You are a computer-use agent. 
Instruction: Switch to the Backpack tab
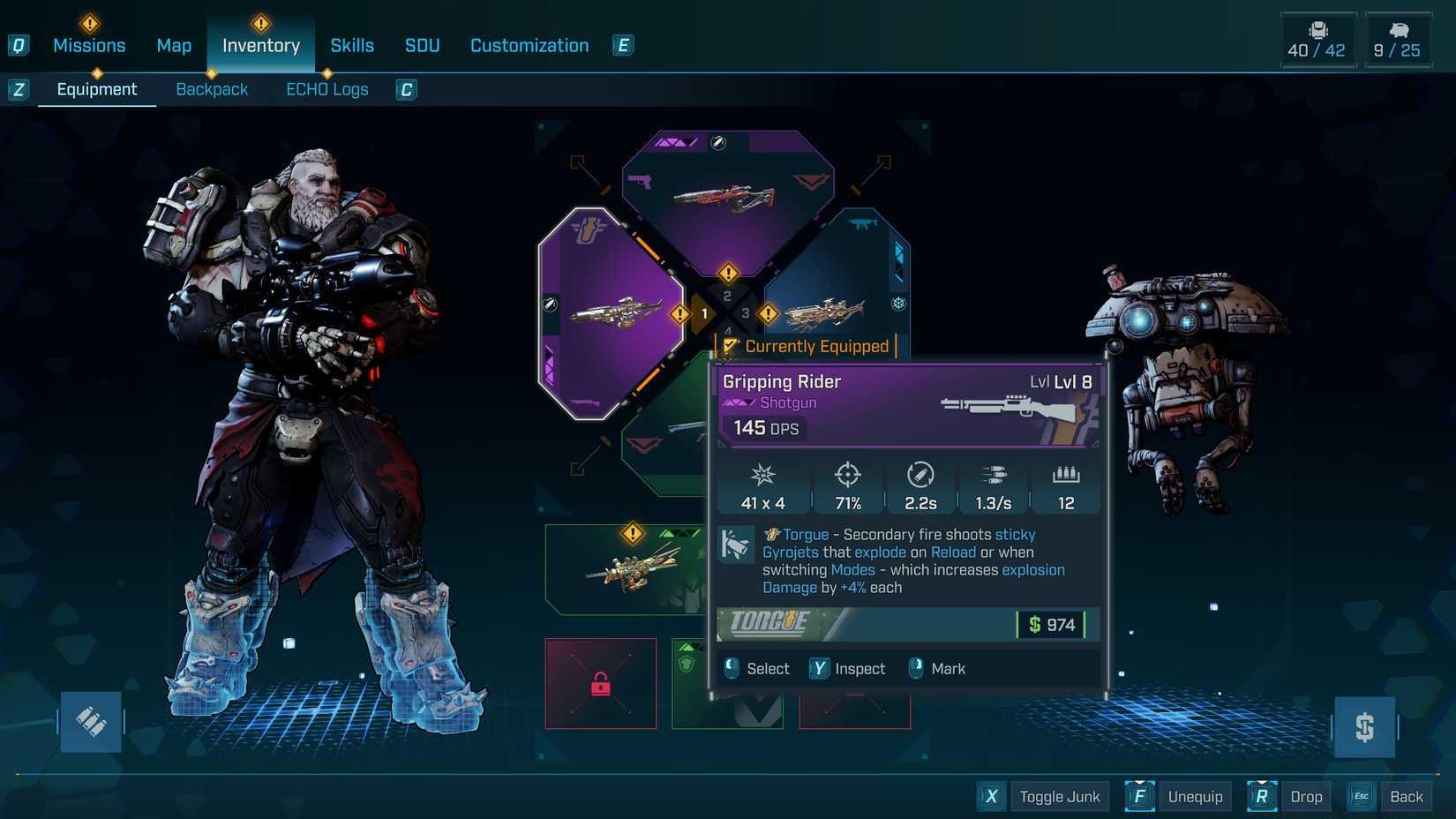(x=212, y=88)
